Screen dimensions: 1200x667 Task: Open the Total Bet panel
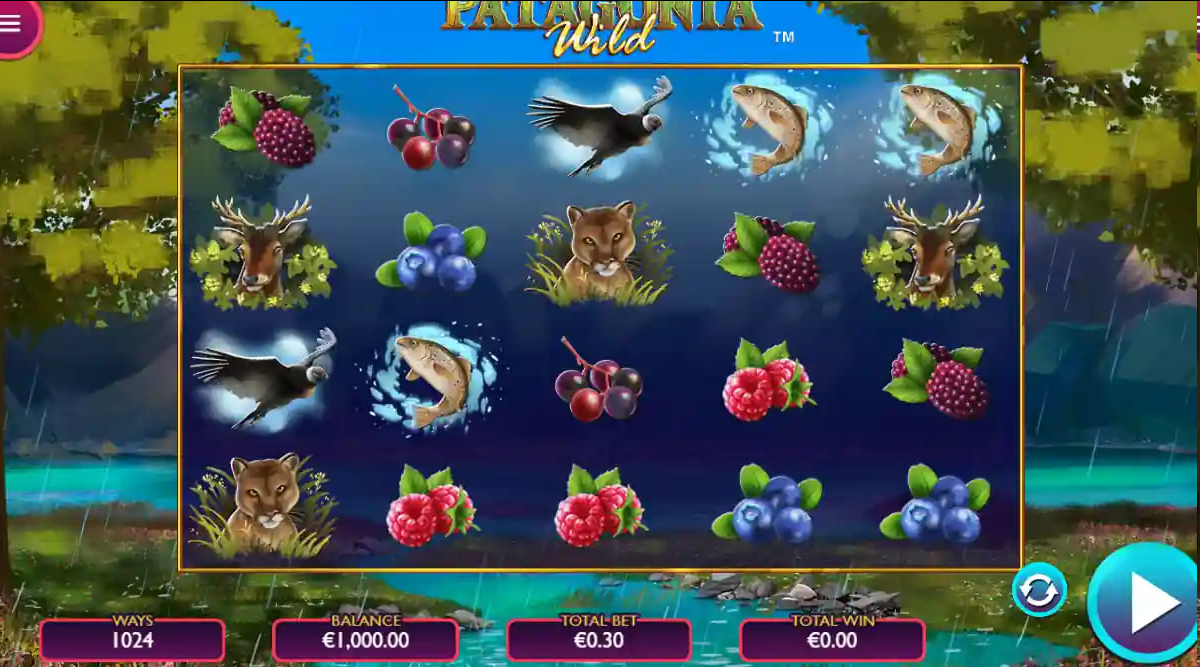pos(598,639)
